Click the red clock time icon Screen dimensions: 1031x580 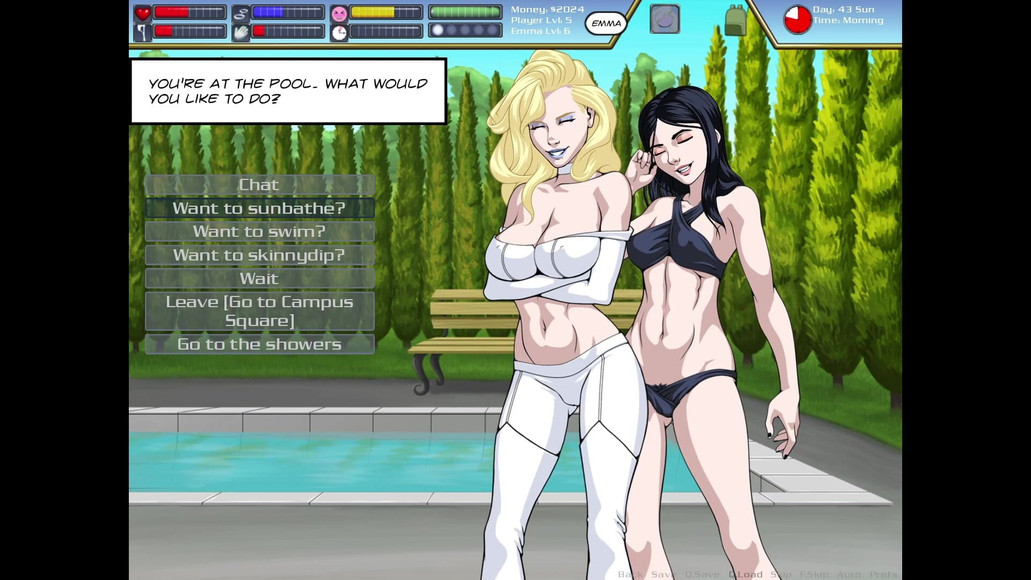(x=797, y=19)
